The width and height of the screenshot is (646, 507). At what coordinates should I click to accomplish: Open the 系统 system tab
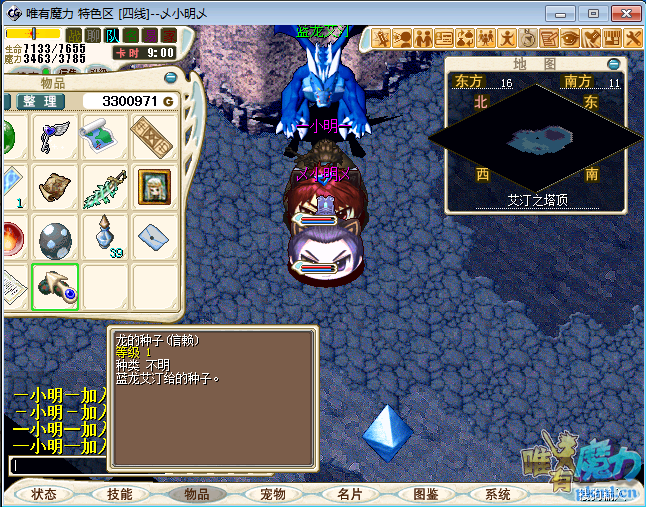click(x=498, y=494)
